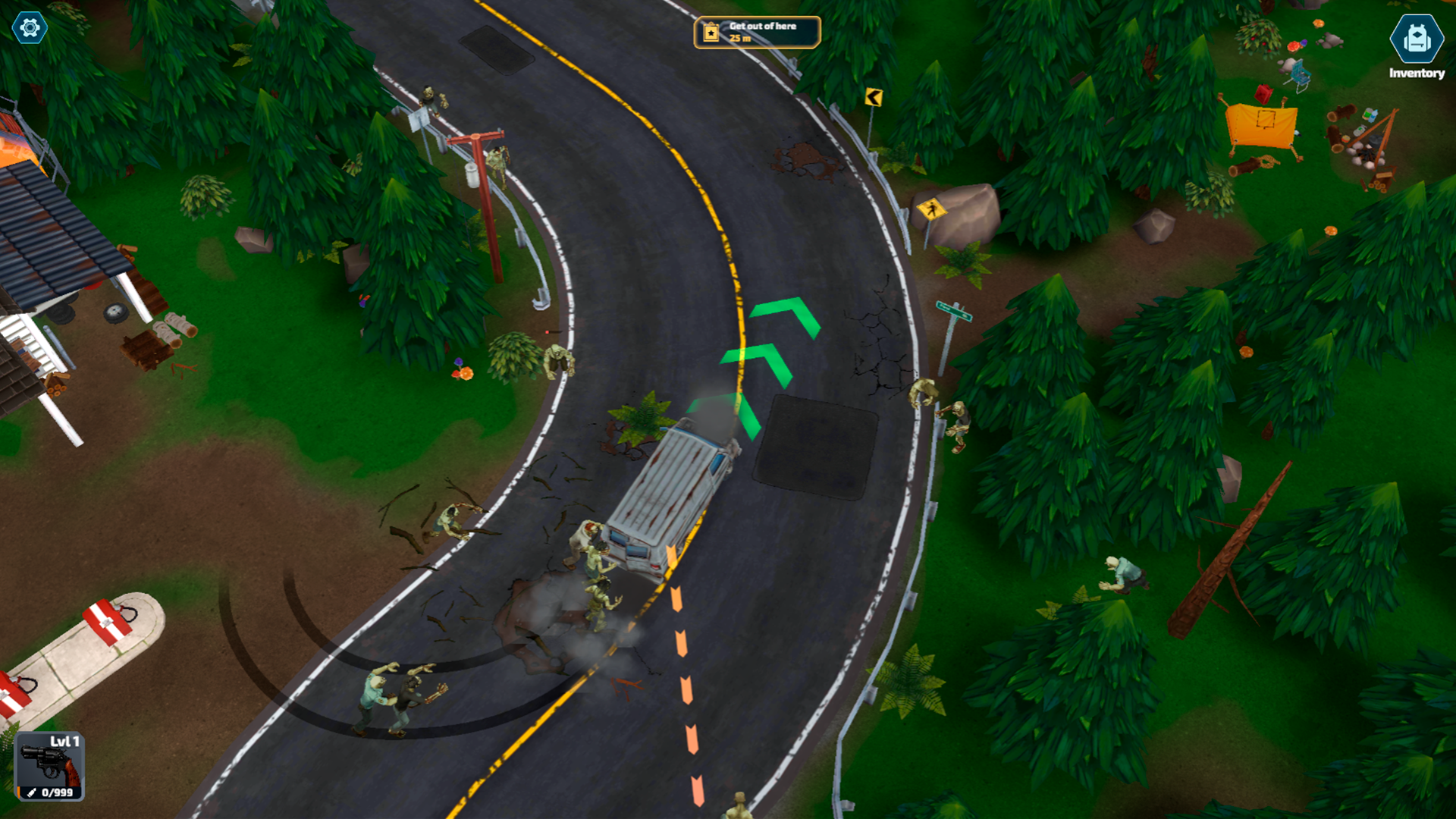Open the settings gear menu
The image size is (1456, 819).
[28, 28]
